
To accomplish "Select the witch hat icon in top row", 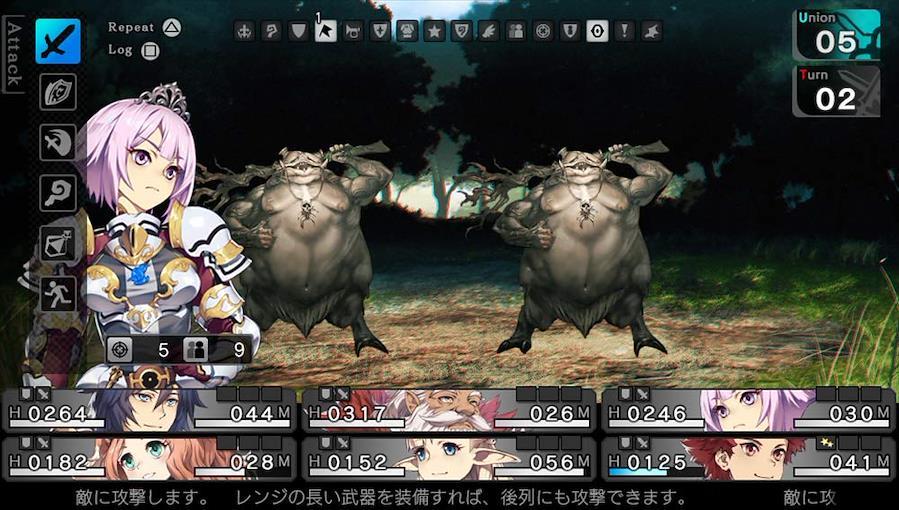I will tap(651, 31).
